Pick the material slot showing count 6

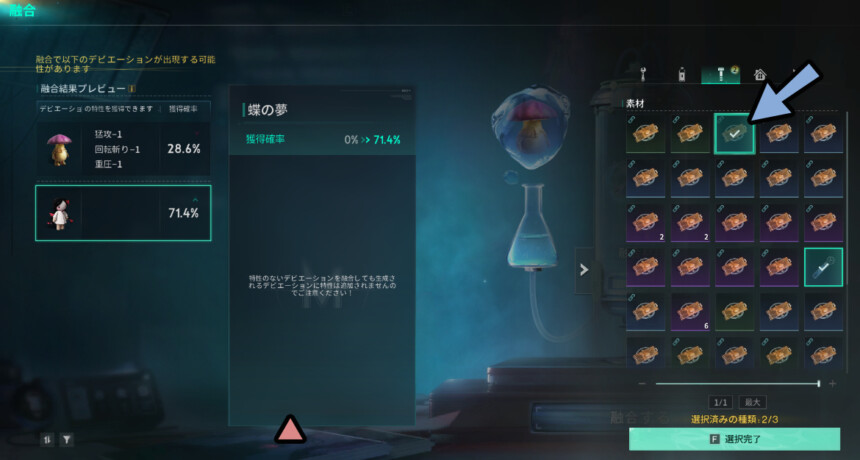click(x=690, y=309)
